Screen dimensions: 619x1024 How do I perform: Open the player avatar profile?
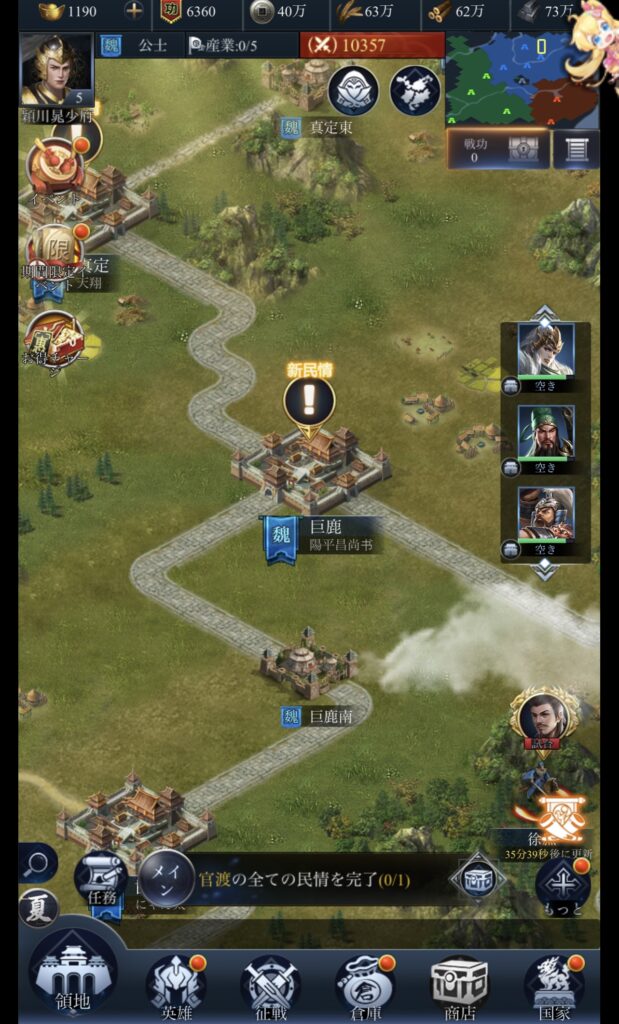coord(56,68)
